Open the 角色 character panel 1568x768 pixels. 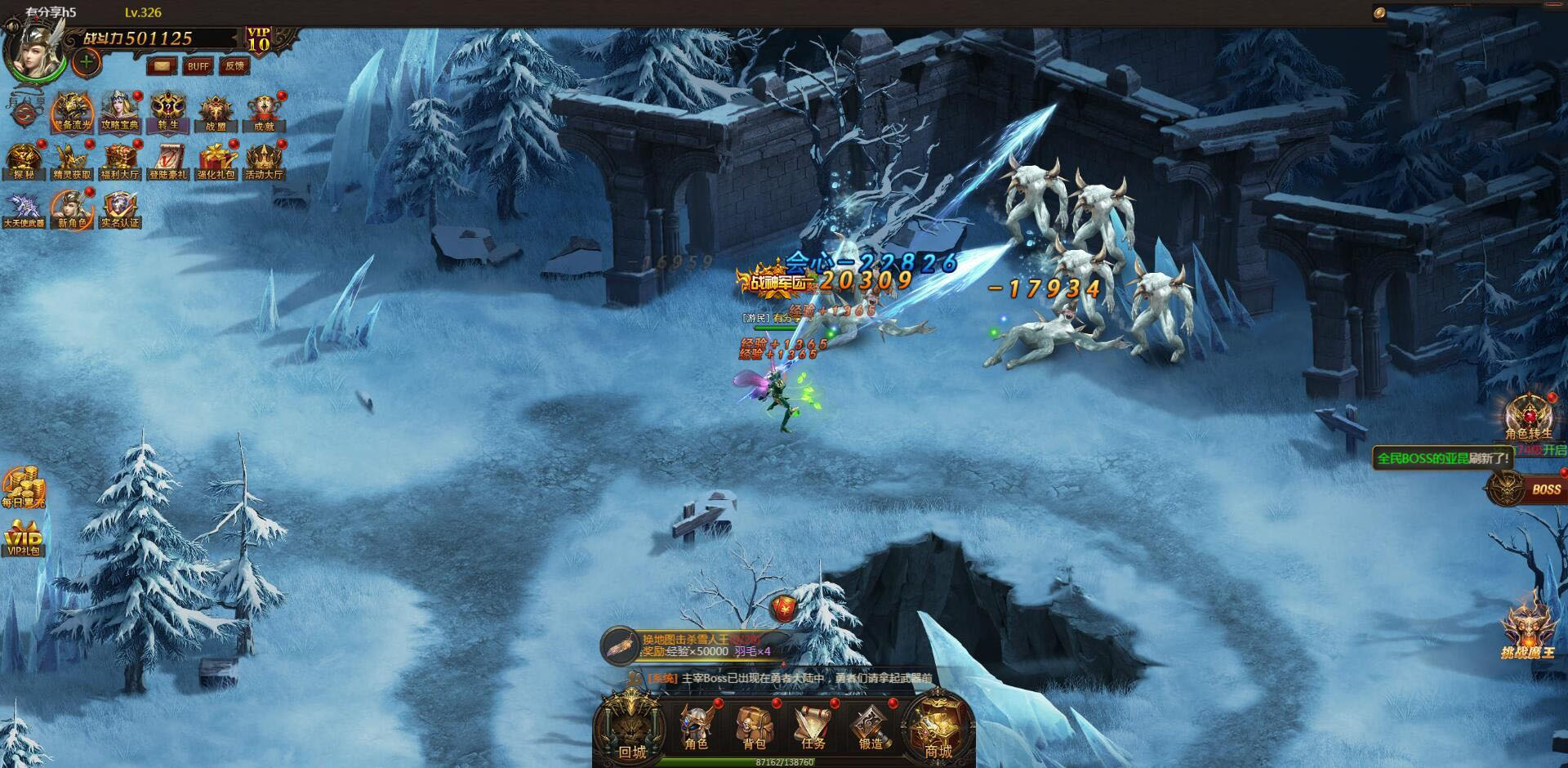click(x=697, y=727)
